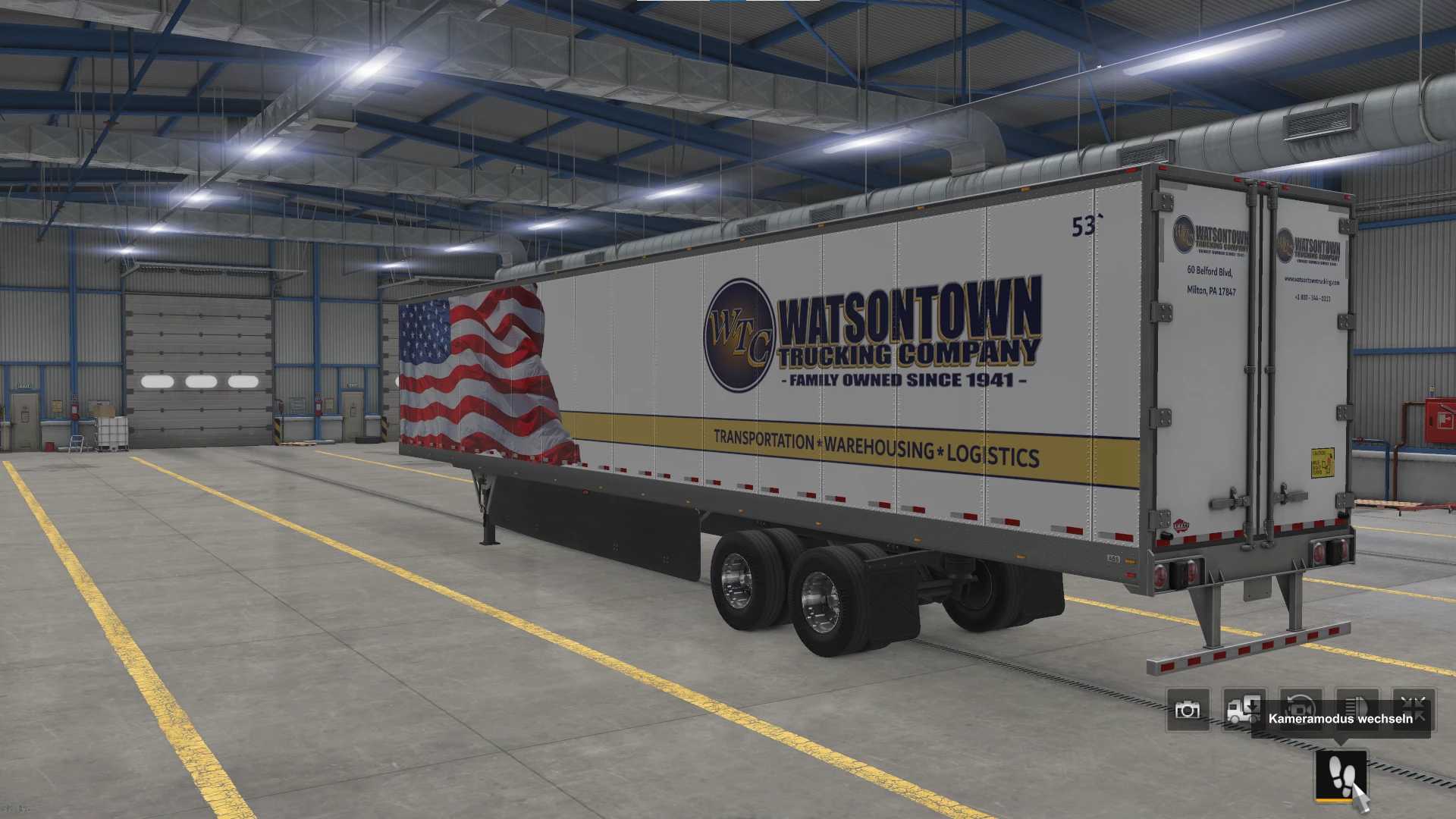Click the rotating video camera icon
Screen dimensions: 1456x819
[x=1301, y=700]
